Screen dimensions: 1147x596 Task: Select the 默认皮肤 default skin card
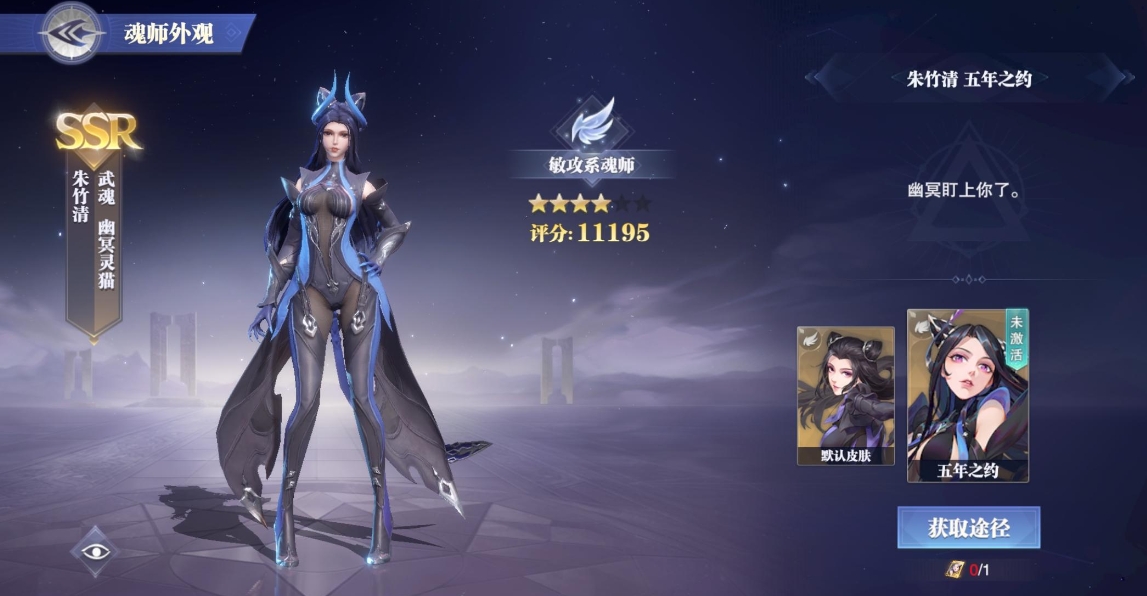[845, 396]
